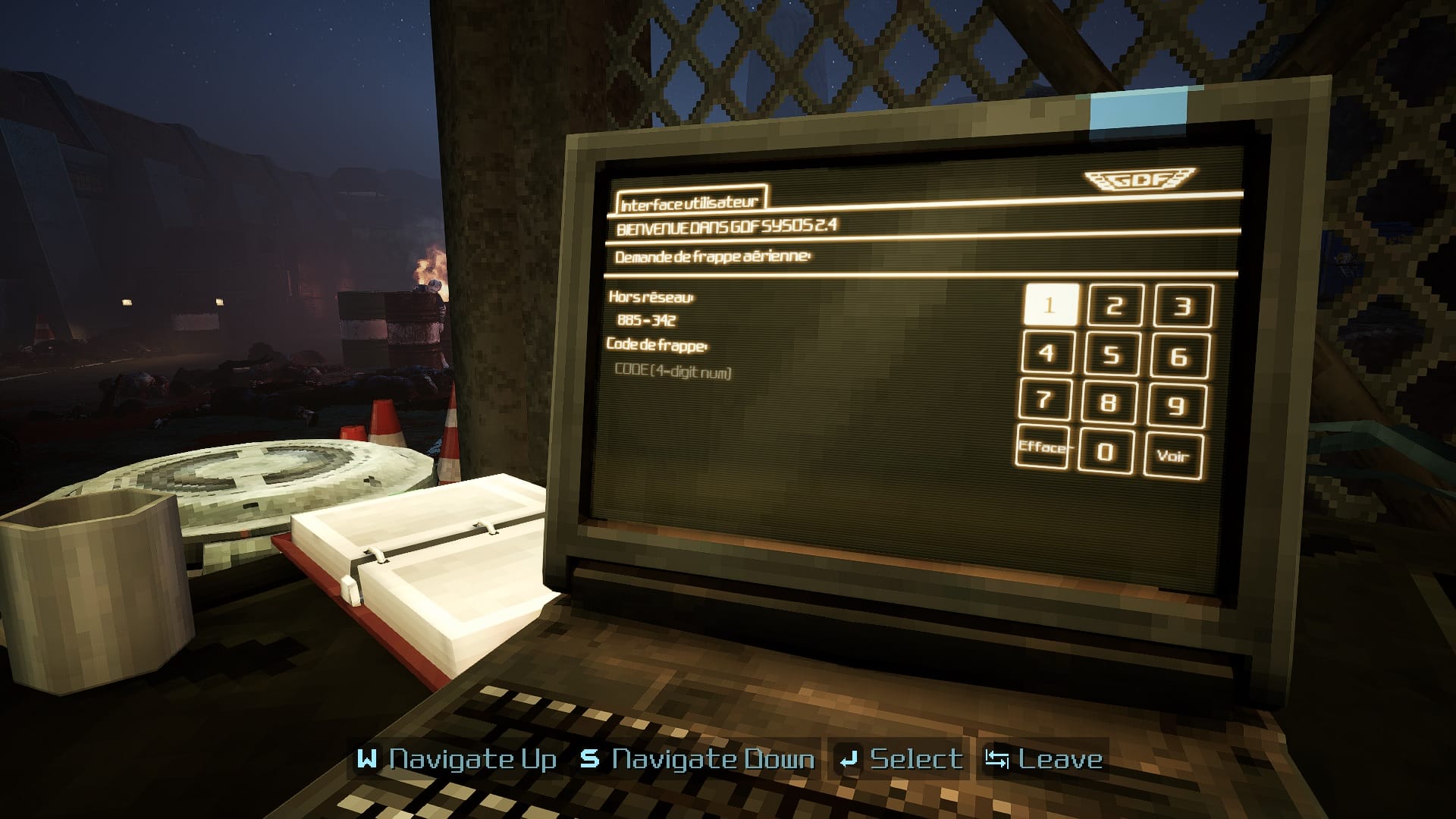Select digit 2 on the keypad

tap(1115, 306)
